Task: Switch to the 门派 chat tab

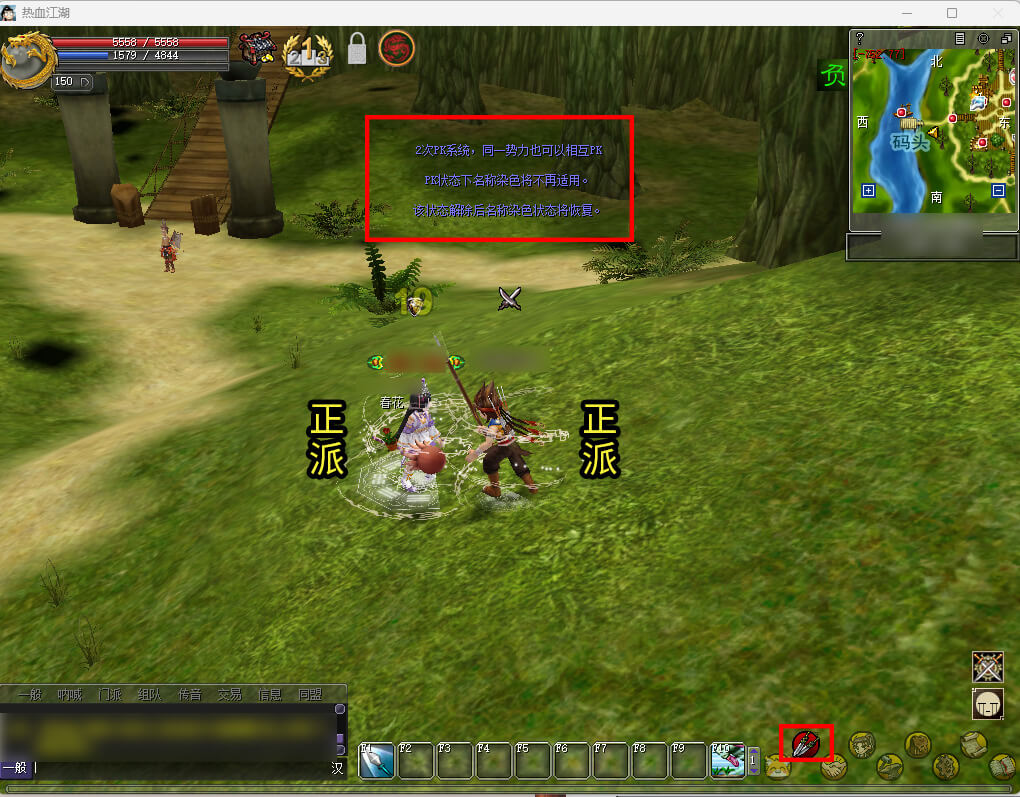Action: coord(109,694)
